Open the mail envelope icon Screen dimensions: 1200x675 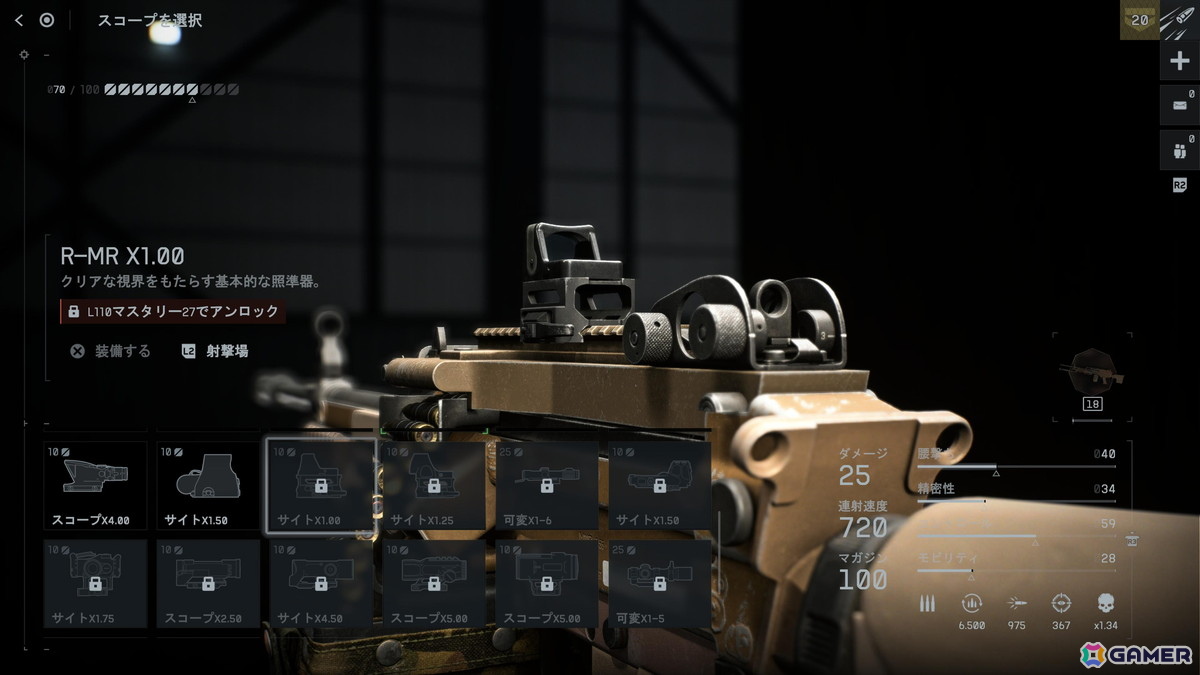[x=1179, y=104]
